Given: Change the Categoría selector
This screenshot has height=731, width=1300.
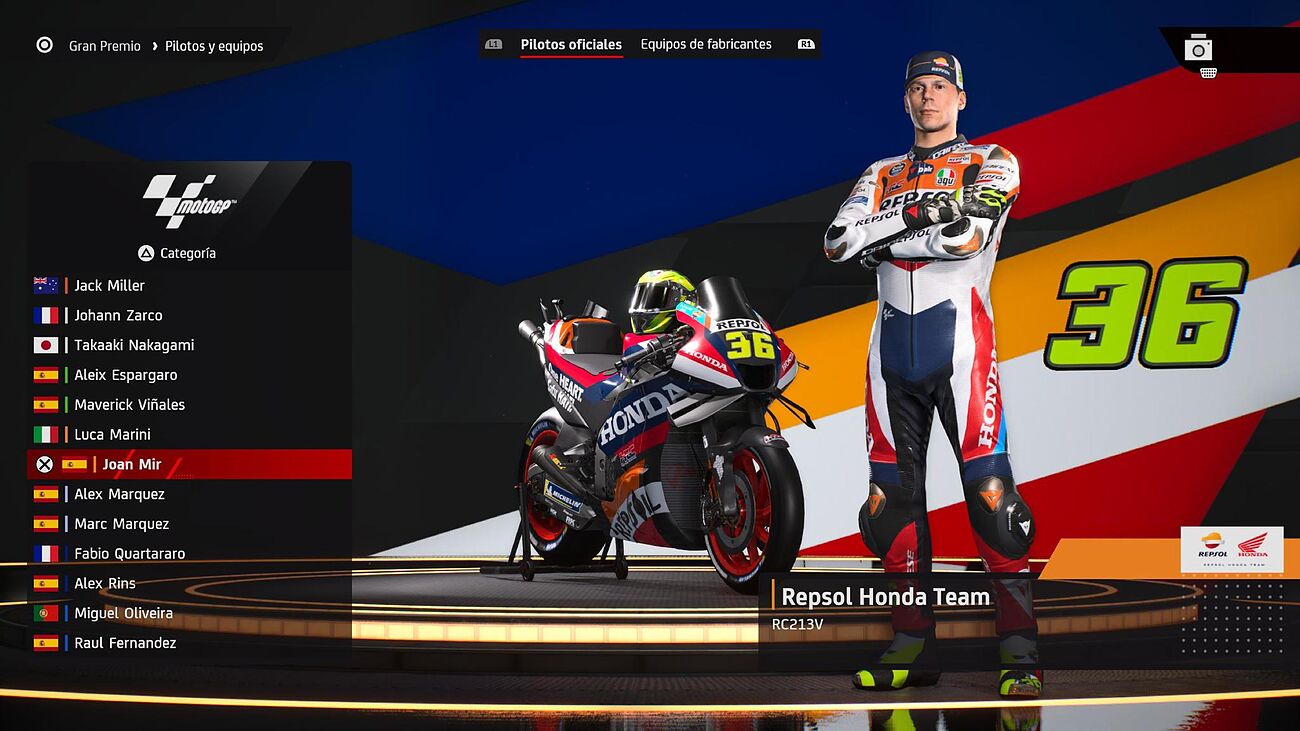Looking at the screenshot, I should click(177, 254).
